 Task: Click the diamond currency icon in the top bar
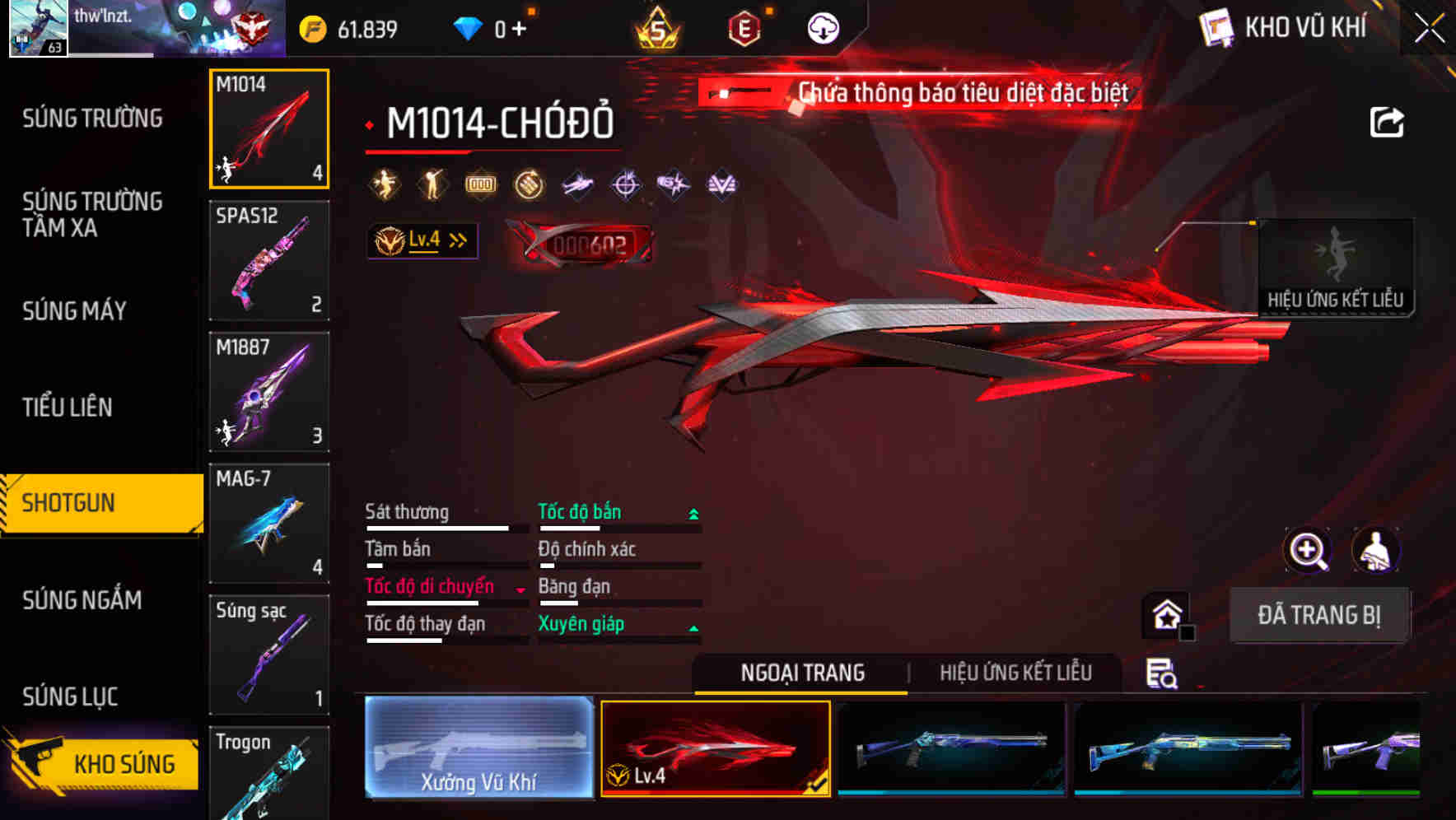pos(469,26)
